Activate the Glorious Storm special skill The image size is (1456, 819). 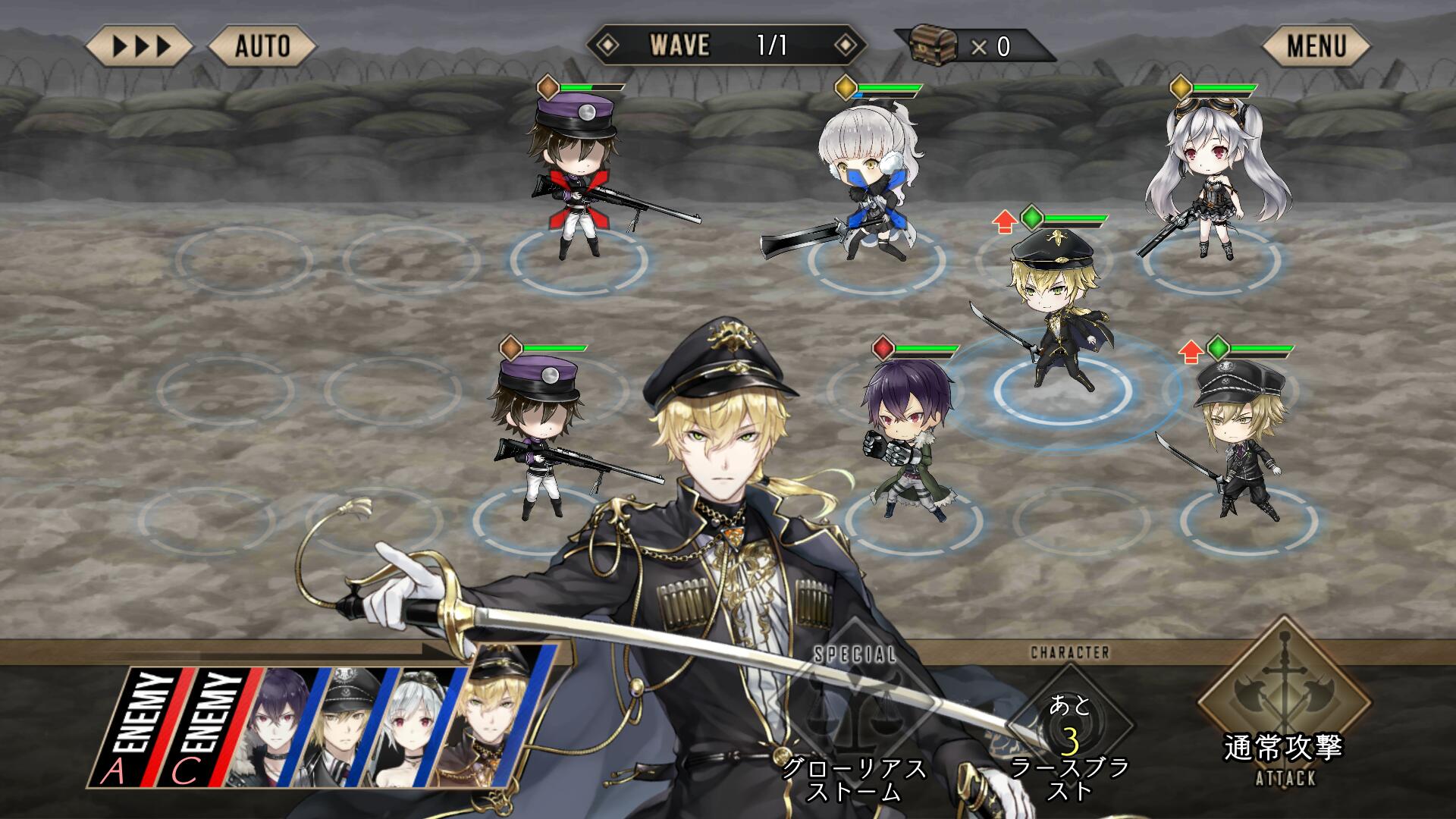(855, 720)
